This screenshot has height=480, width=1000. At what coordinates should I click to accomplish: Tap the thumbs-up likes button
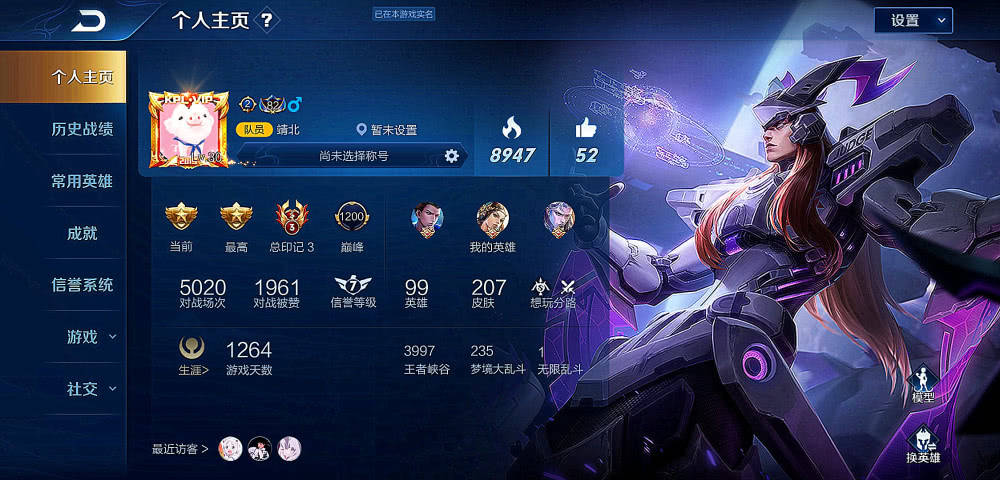586,141
